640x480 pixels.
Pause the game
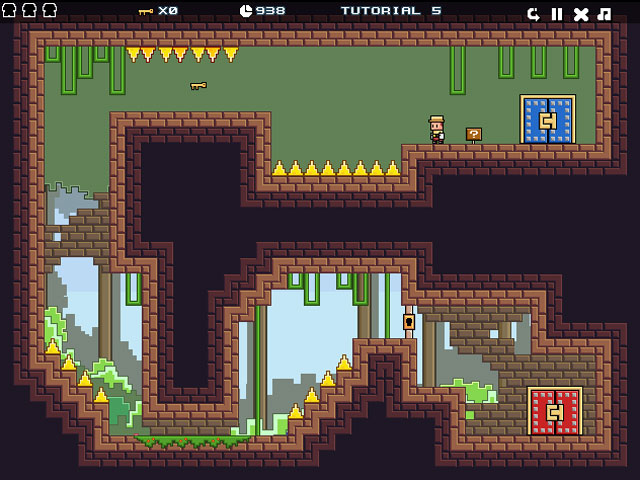[557, 14]
